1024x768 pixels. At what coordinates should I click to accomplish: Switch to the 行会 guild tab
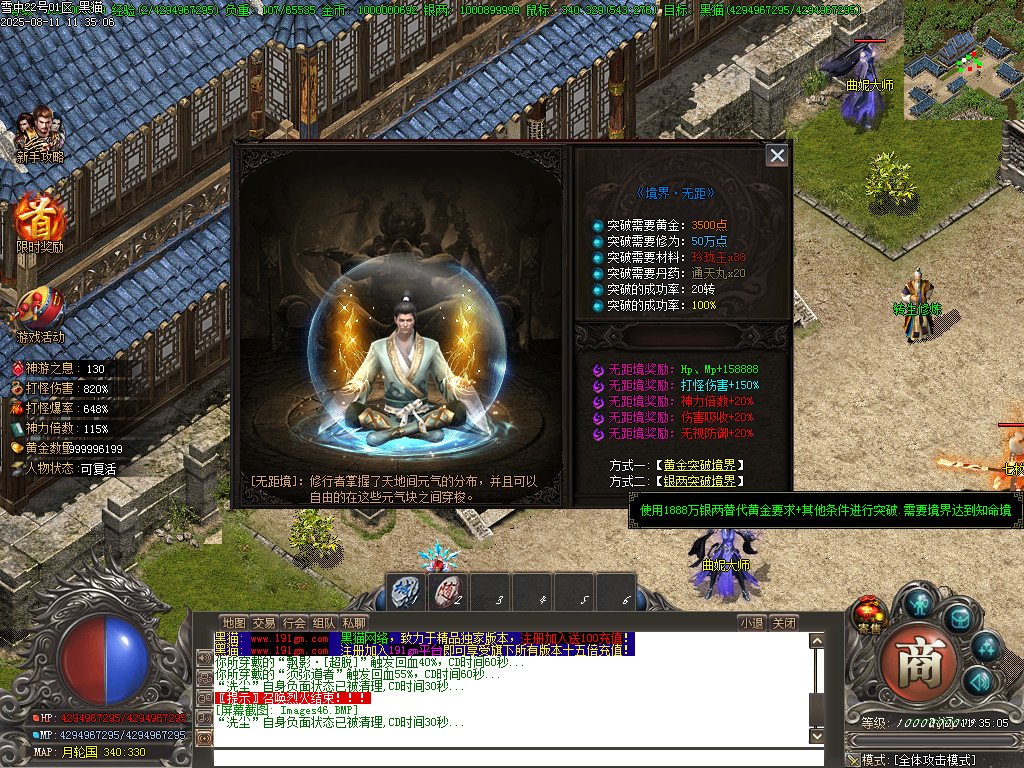[x=293, y=622]
